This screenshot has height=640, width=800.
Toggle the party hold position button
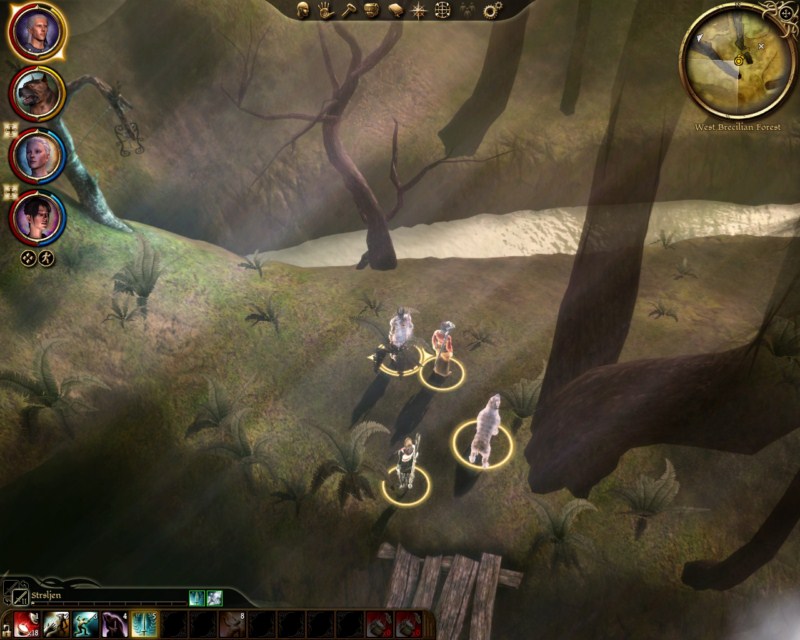[x=47, y=257]
